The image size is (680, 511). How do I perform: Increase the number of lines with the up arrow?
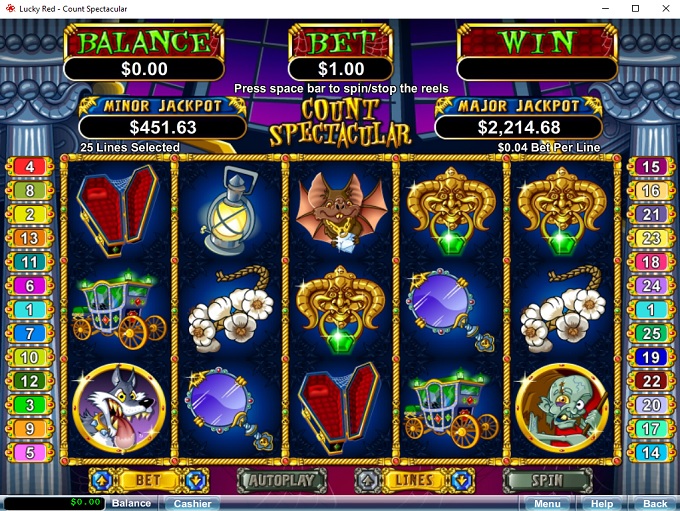point(367,480)
